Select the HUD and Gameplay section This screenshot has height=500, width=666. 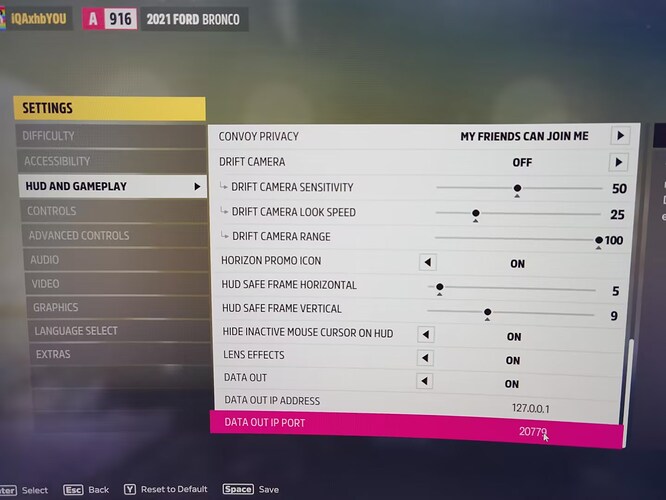[75, 186]
